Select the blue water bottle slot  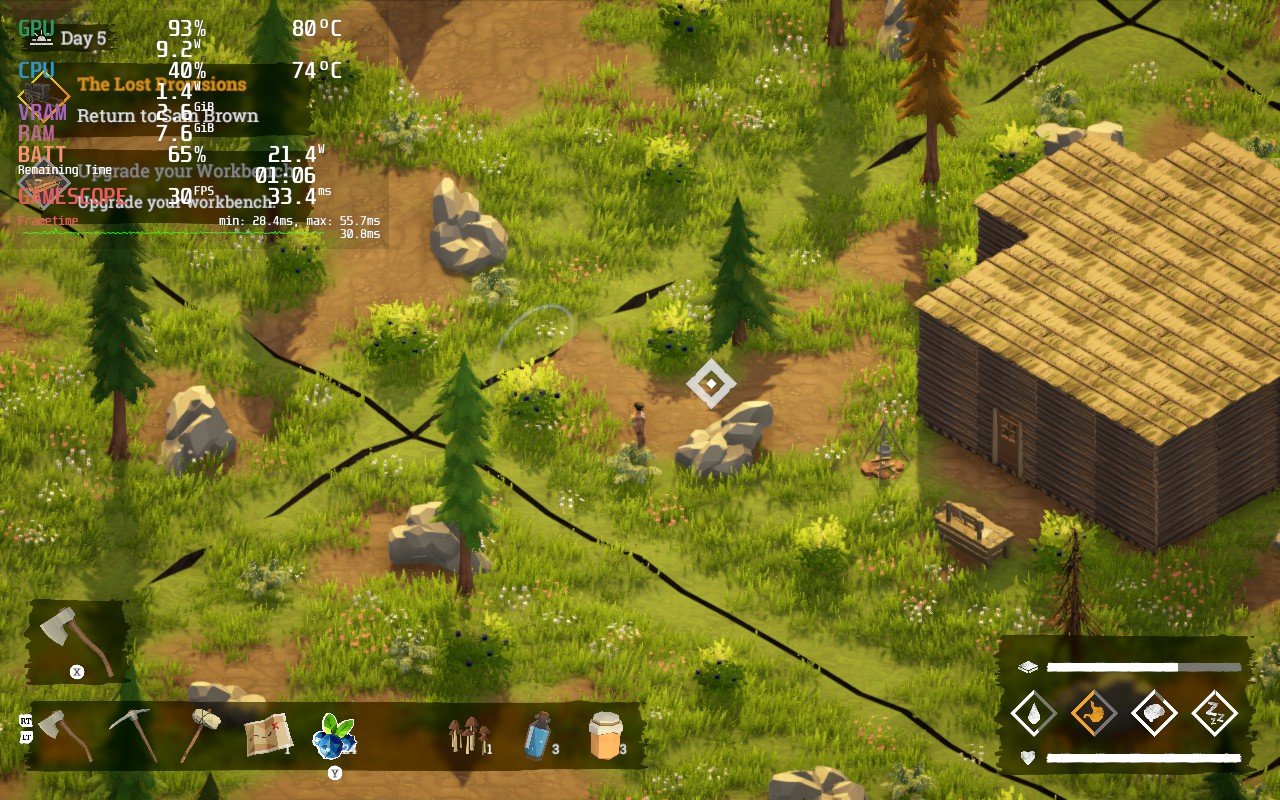tap(537, 735)
